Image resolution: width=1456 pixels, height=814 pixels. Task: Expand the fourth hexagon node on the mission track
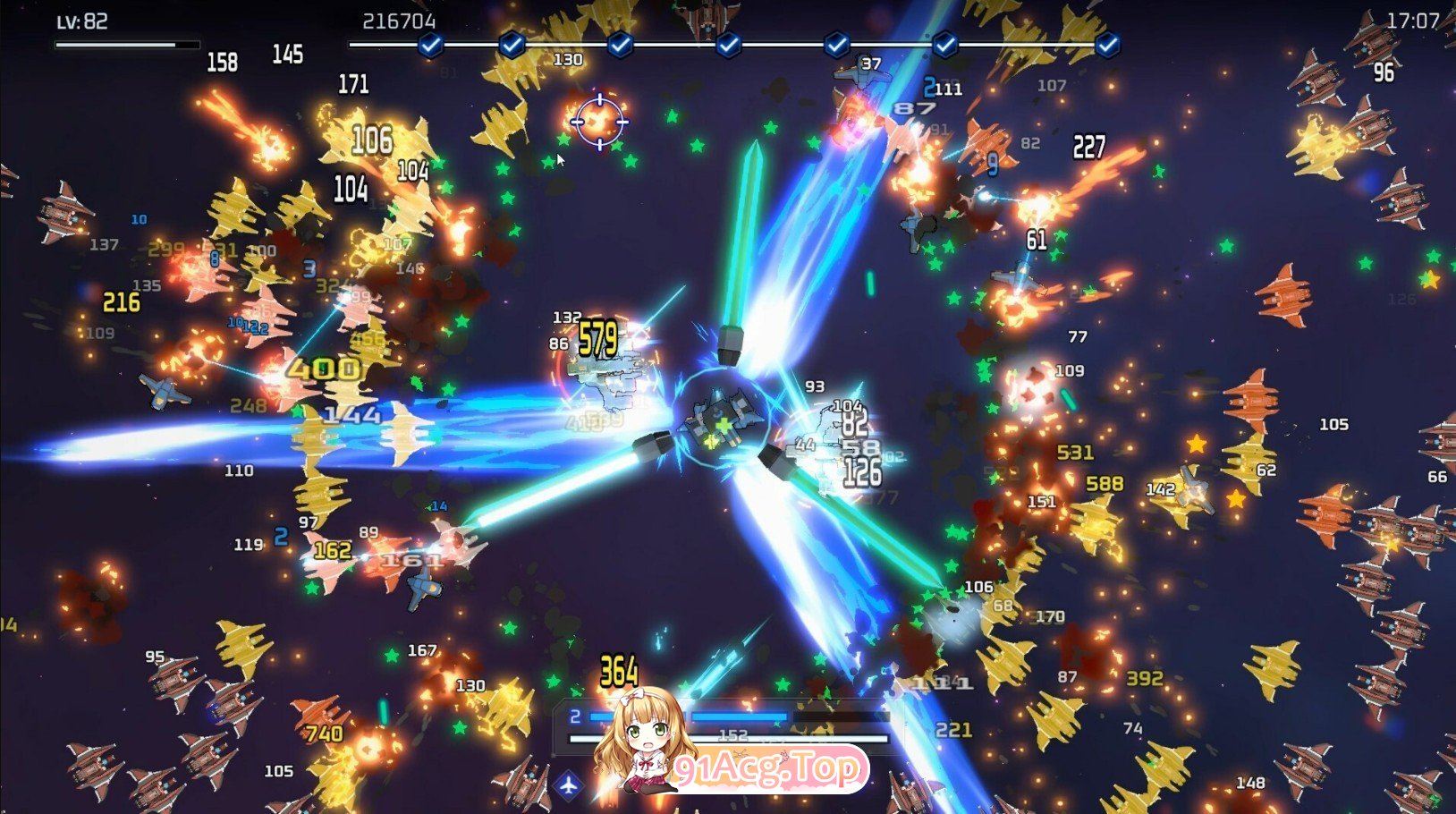[x=731, y=42]
